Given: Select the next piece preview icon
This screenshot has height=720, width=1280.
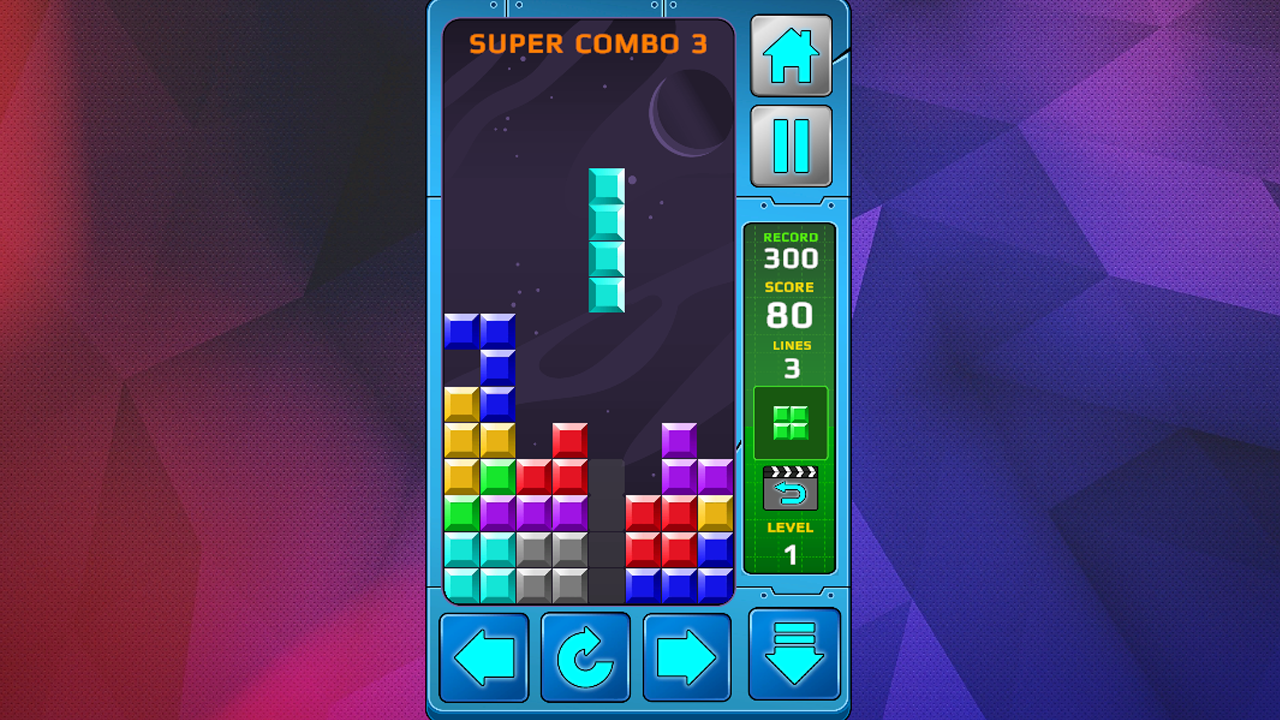Looking at the screenshot, I should (790, 421).
